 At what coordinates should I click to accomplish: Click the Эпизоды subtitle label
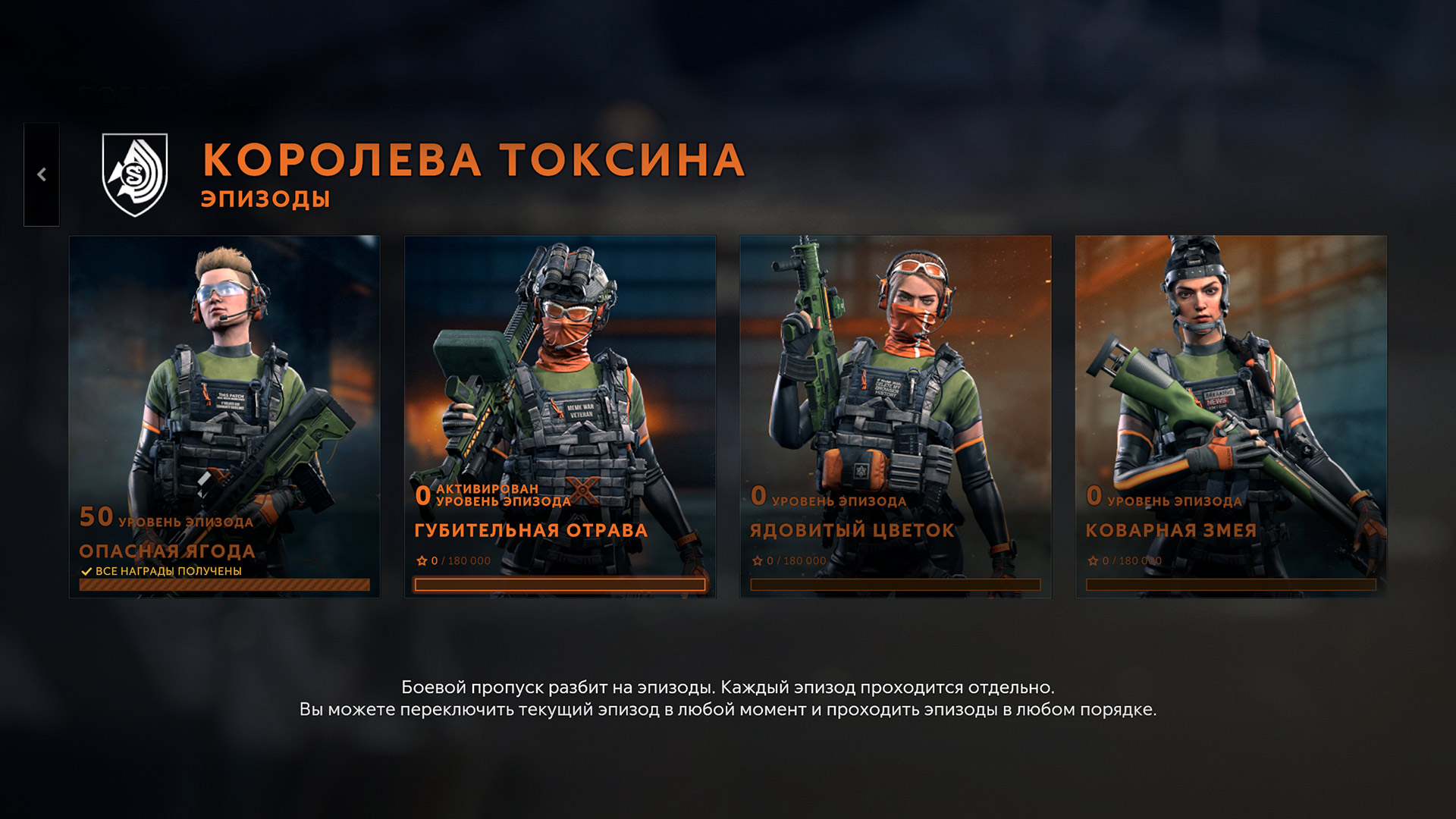(x=265, y=199)
